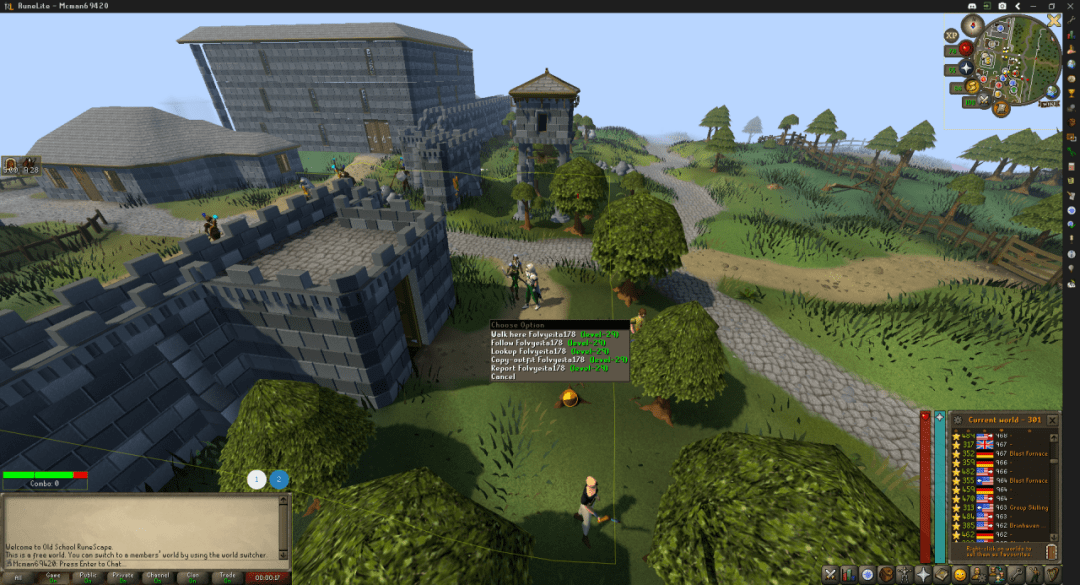Take a screenshot with the camera button
This screenshot has width=1080, height=585.
[x=1003, y=6]
